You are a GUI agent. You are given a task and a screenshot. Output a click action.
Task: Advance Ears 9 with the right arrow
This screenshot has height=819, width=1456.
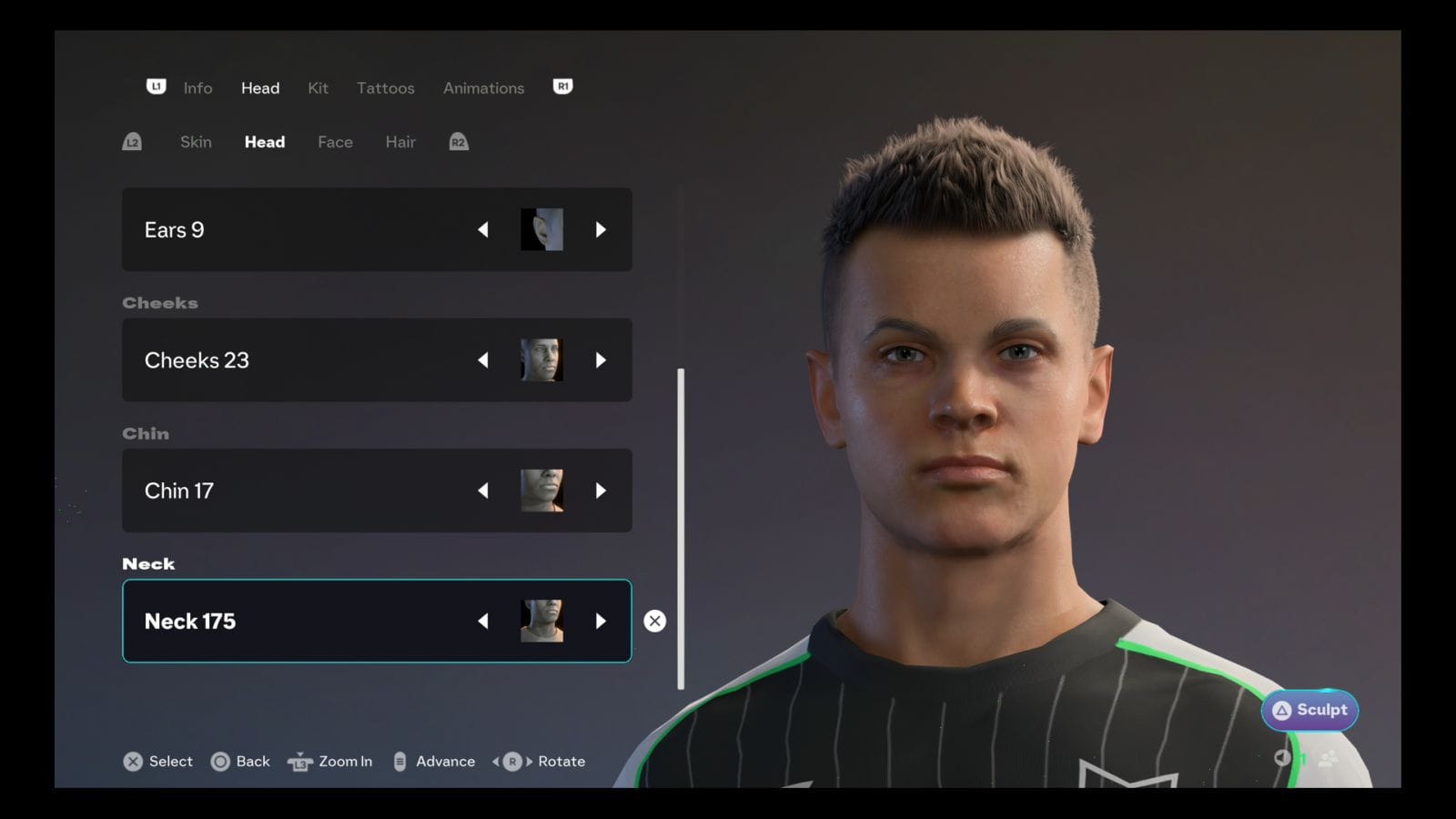pos(601,230)
